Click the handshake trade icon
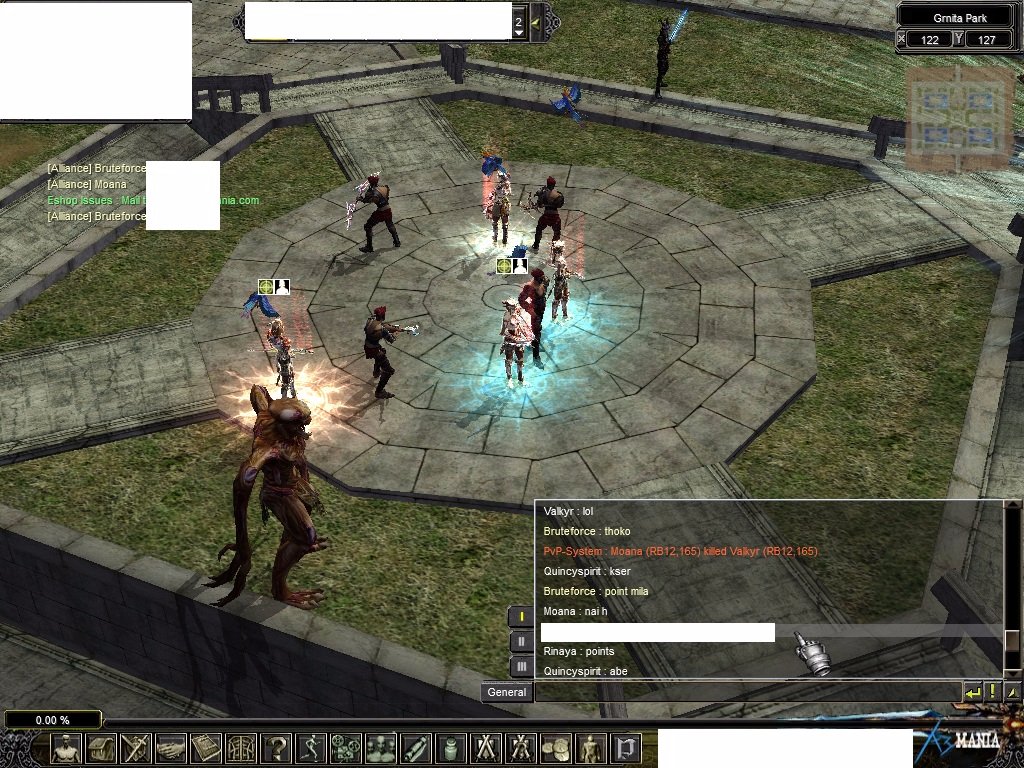 click(171, 748)
